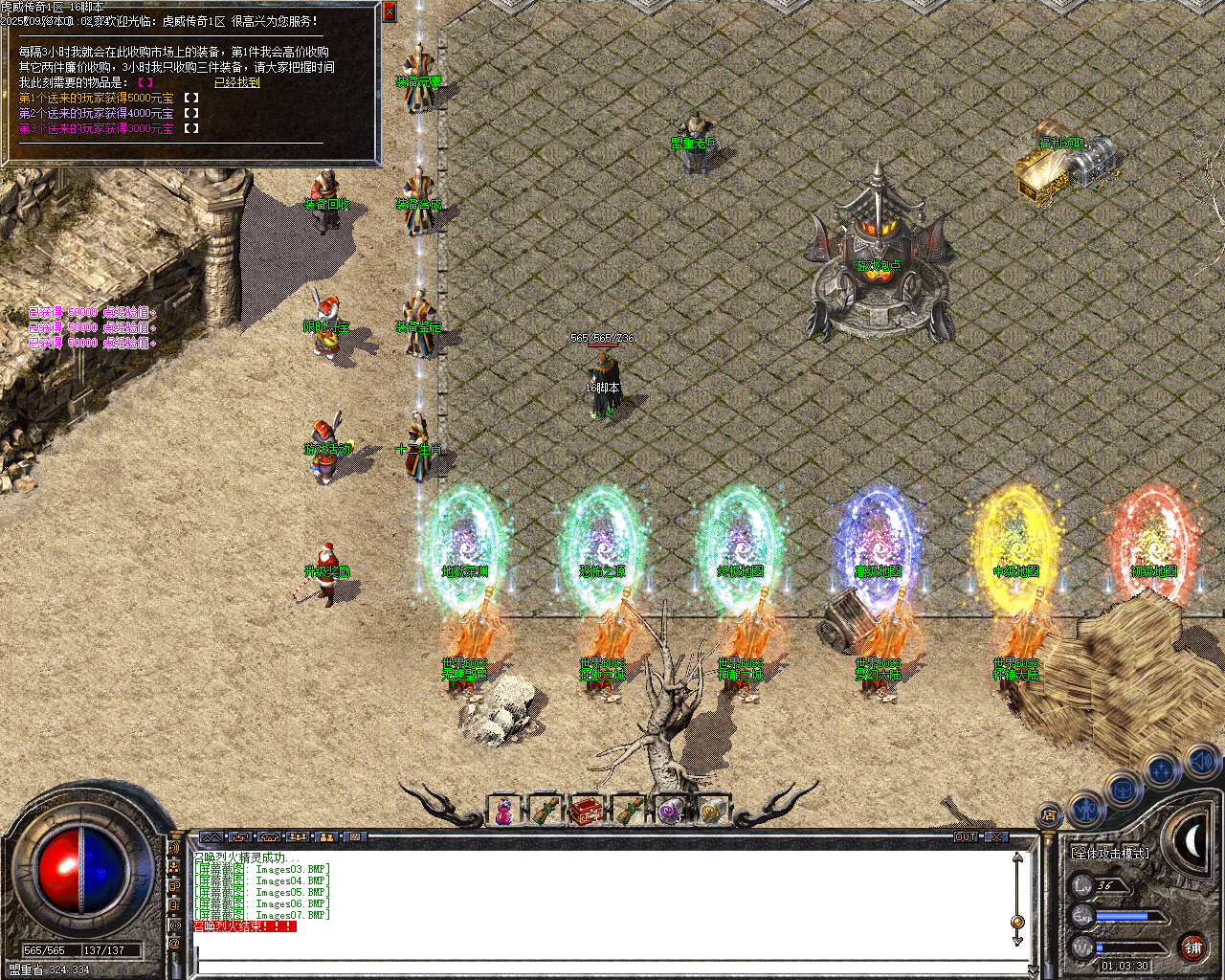Image resolution: width=1225 pixels, height=980 pixels.
Task: Click the mountain icon in the chat toolbar
Action: coord(212,837)
